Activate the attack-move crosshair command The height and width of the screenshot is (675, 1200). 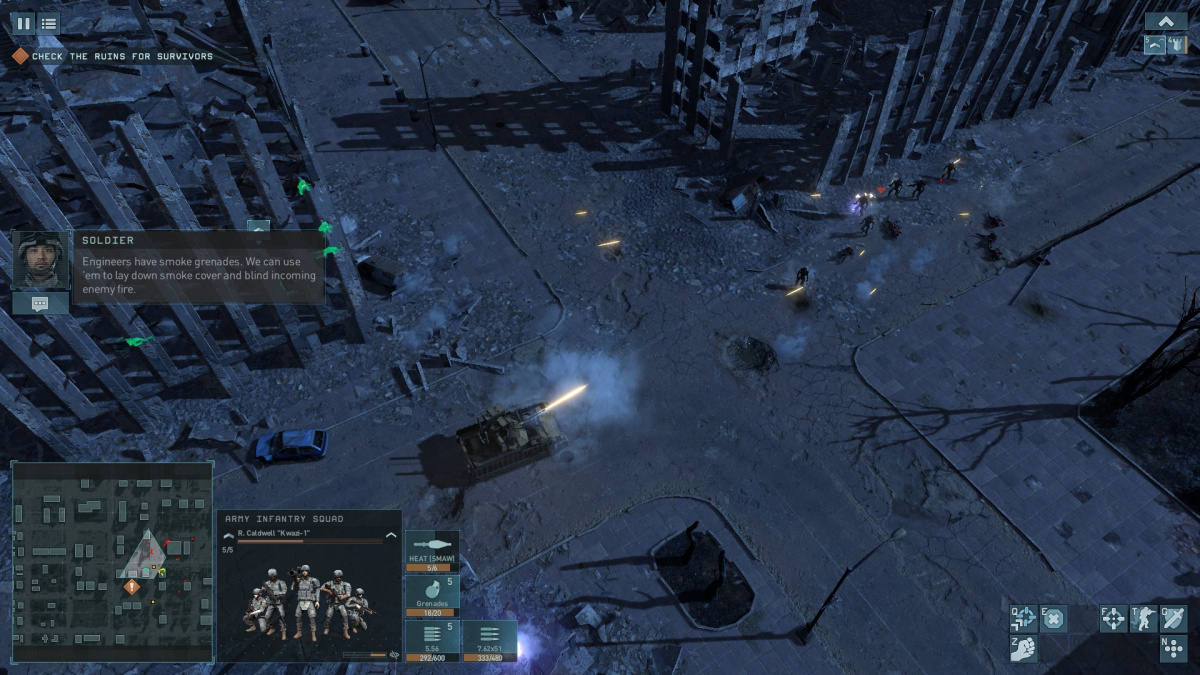tap(1024, 619)
